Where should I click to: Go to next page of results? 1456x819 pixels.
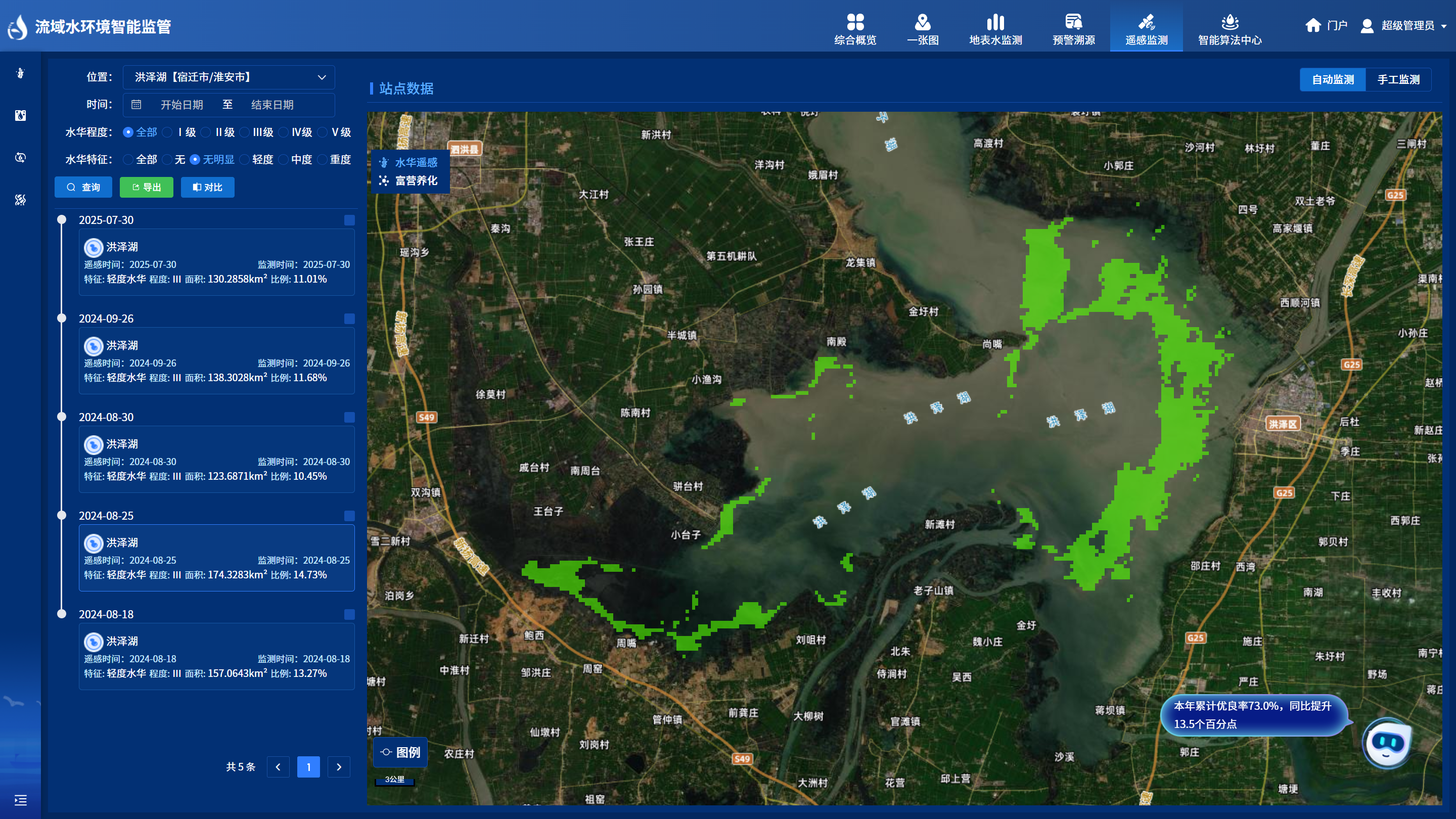[339, 767]
